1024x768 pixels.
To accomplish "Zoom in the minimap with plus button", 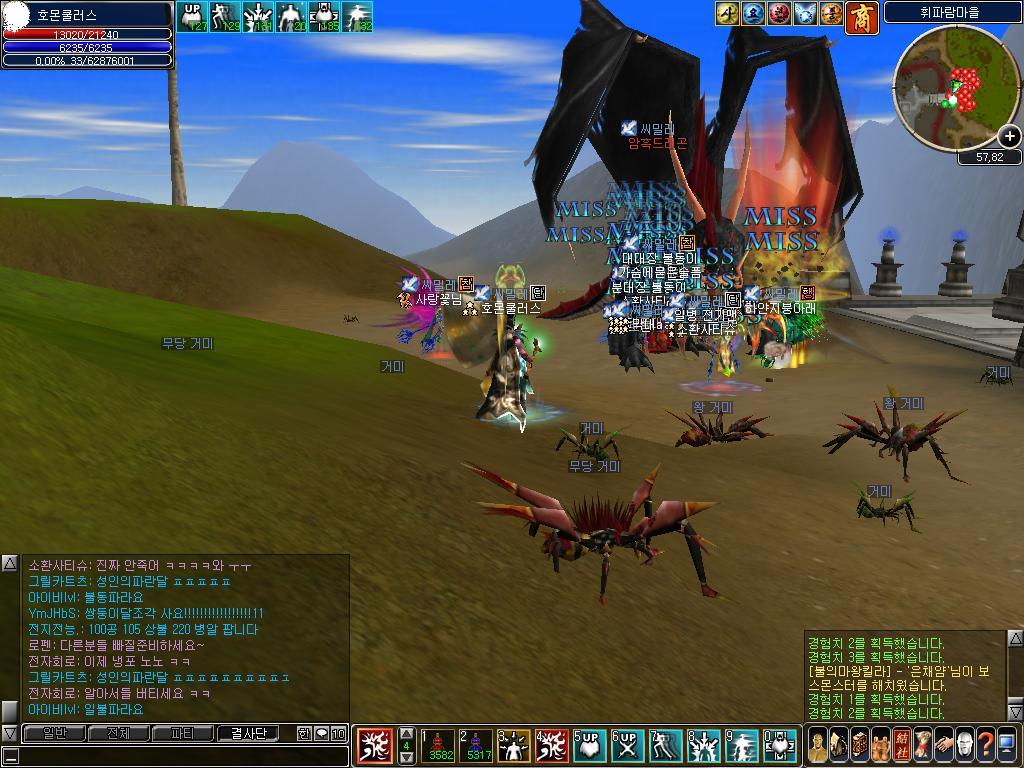I will (1009, 136).
